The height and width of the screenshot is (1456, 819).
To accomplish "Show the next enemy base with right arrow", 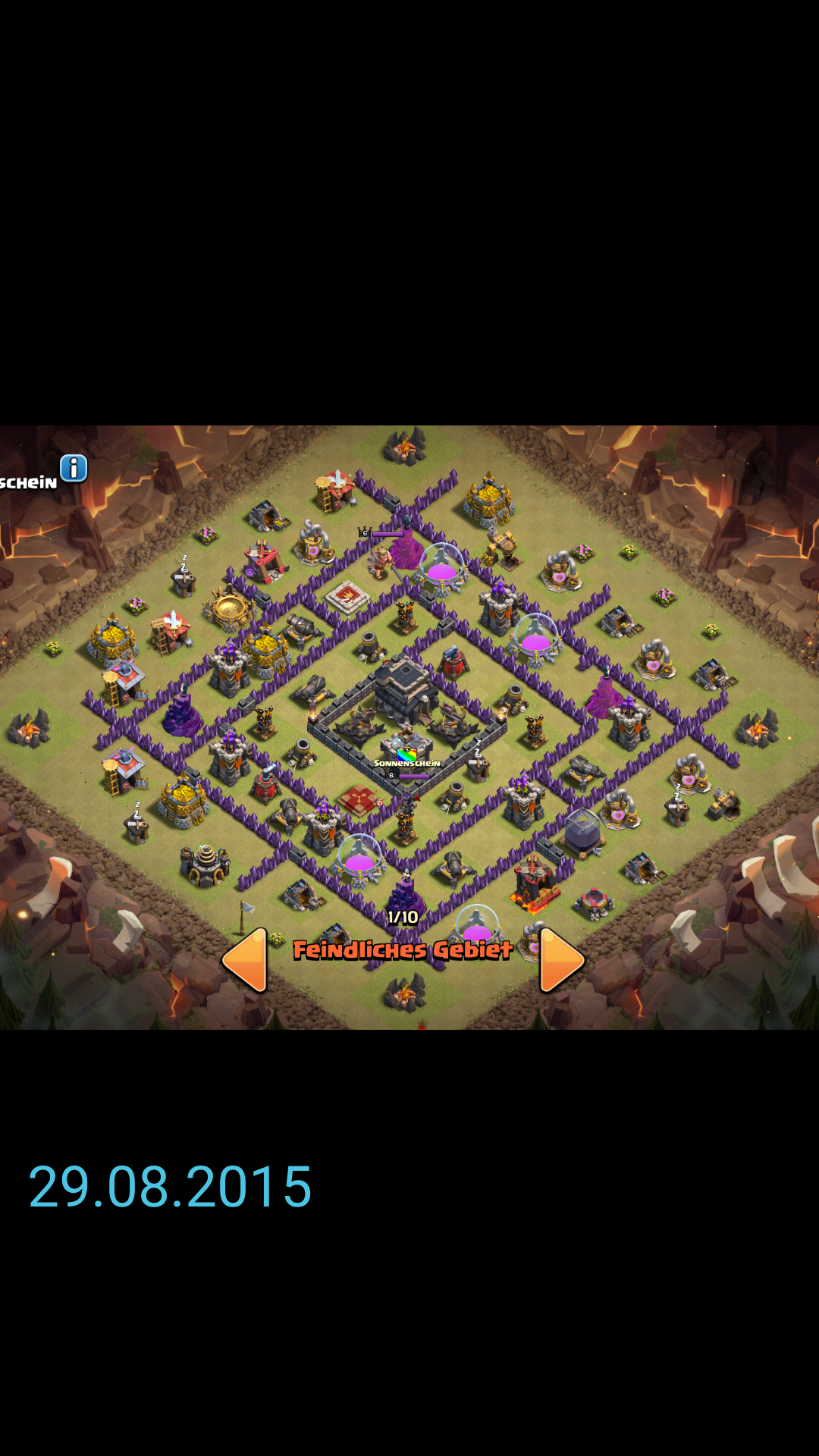I will (x=560, y=960).
